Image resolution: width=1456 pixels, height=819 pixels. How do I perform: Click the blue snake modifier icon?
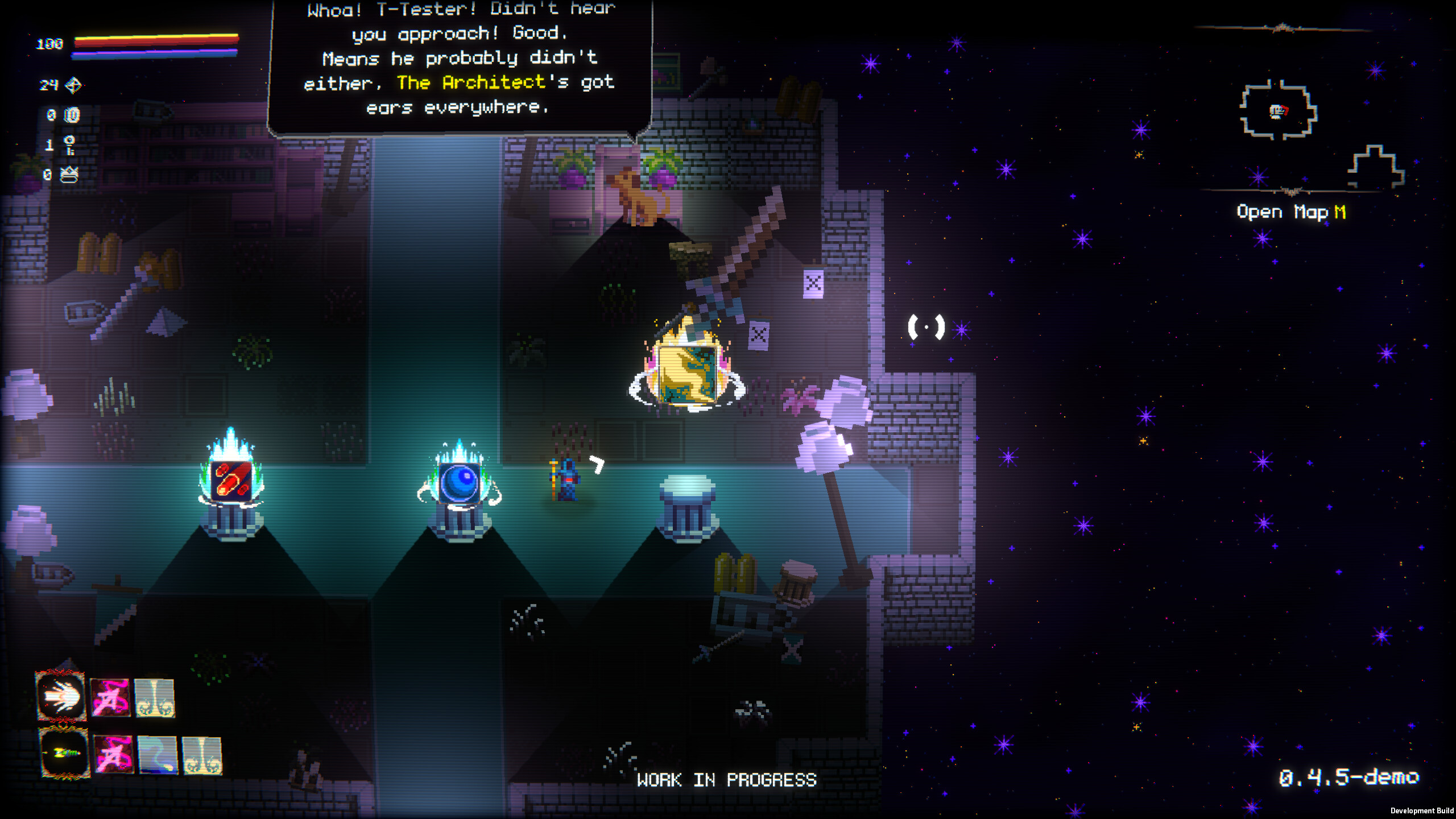pos(159,756)
